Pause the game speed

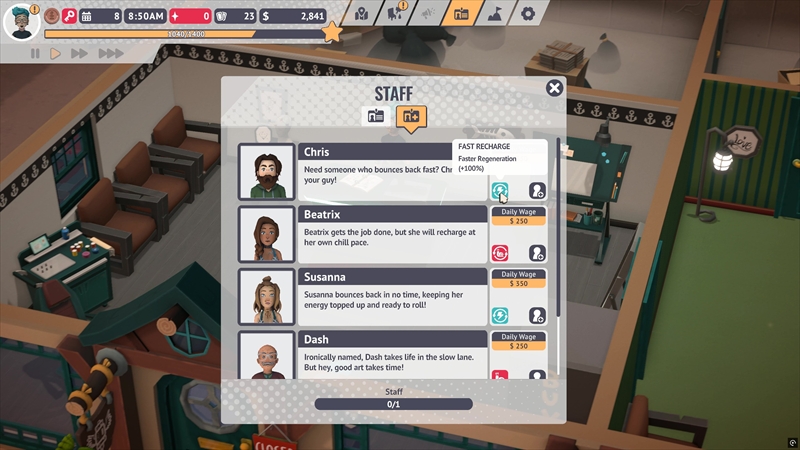coord(35,53)
